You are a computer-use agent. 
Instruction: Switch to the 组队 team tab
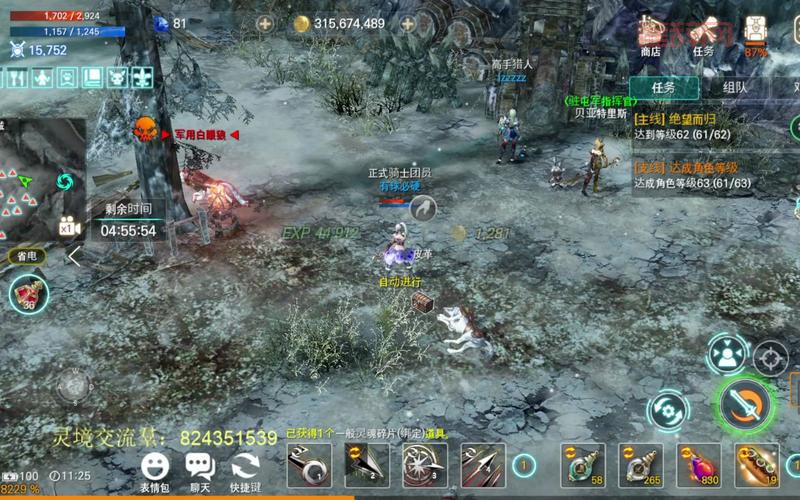pyautogui.click(x=735, y=87)
